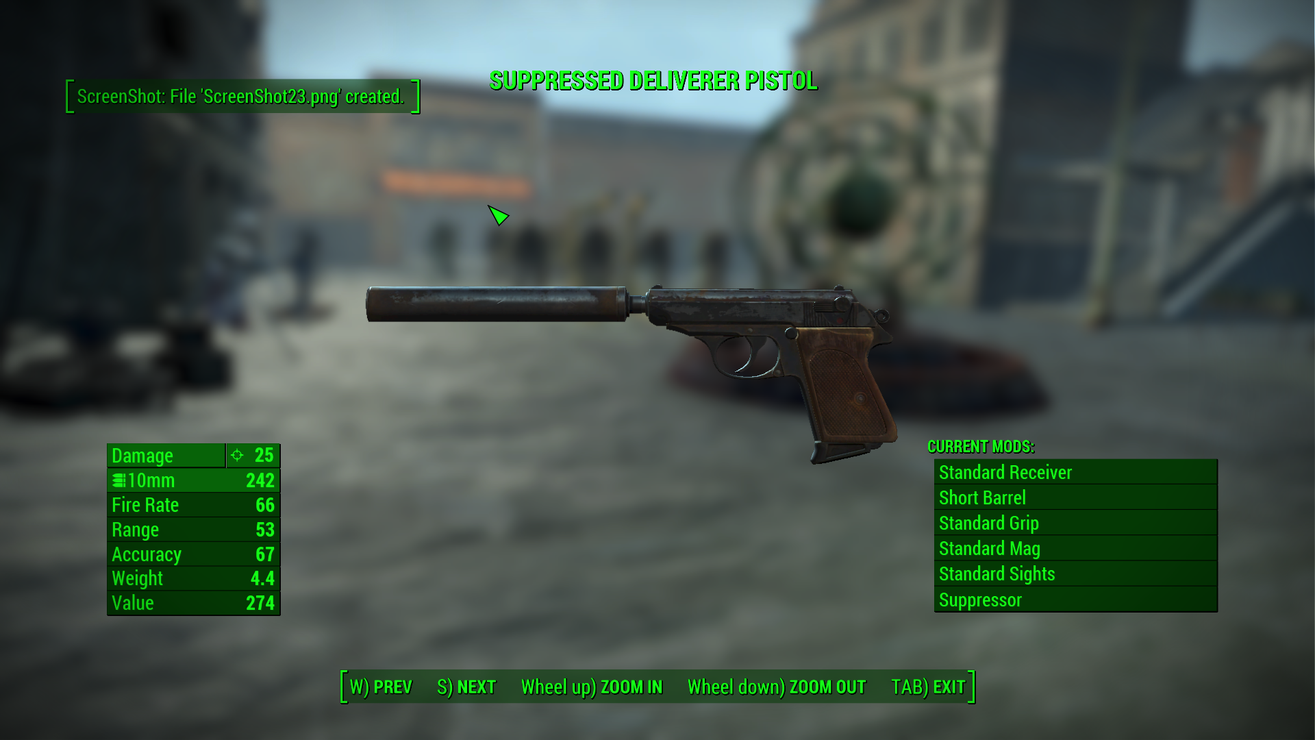Show the next item with NEXT
This screenshot has width=1315, height=740.
pos(467,687)
